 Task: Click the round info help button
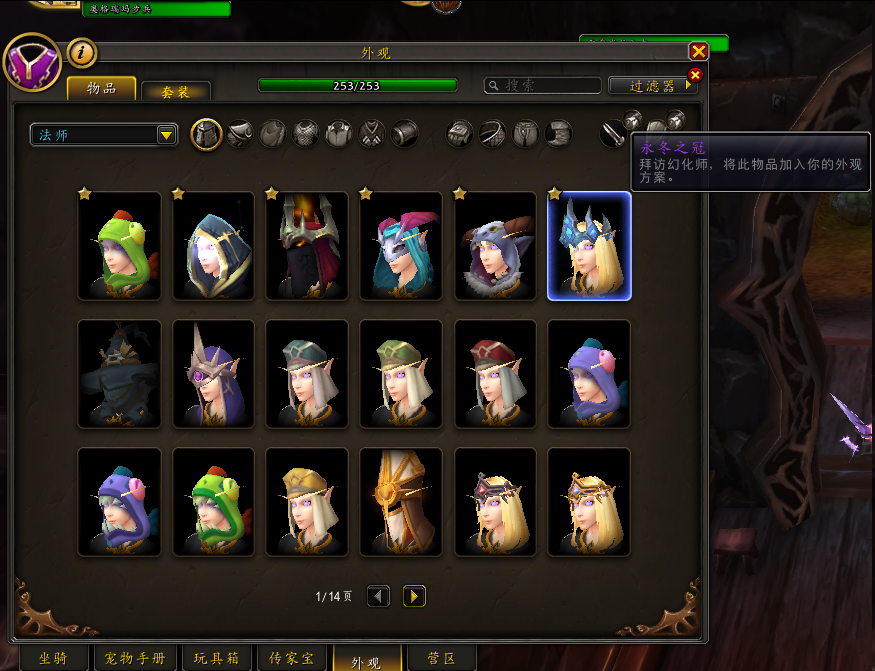coord(81,52)
